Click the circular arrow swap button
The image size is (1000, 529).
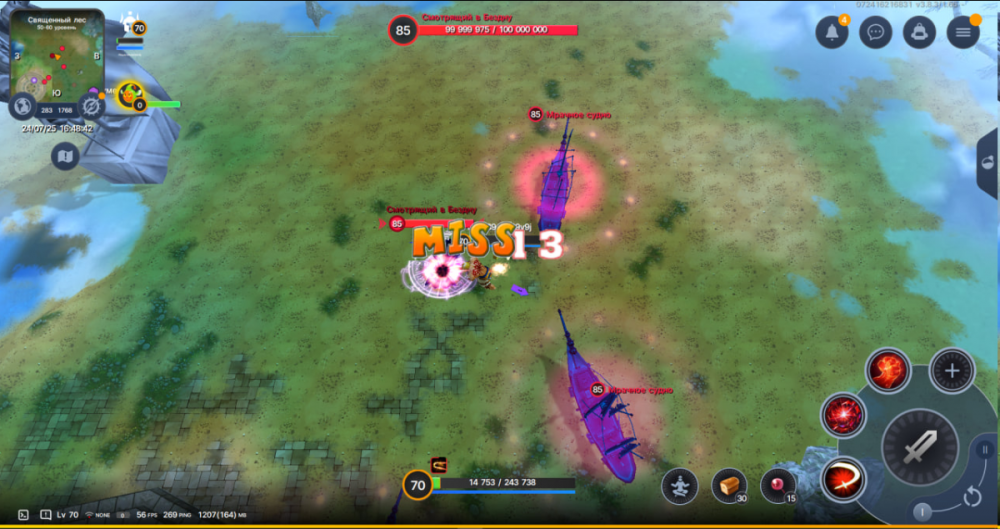(971, 496)
